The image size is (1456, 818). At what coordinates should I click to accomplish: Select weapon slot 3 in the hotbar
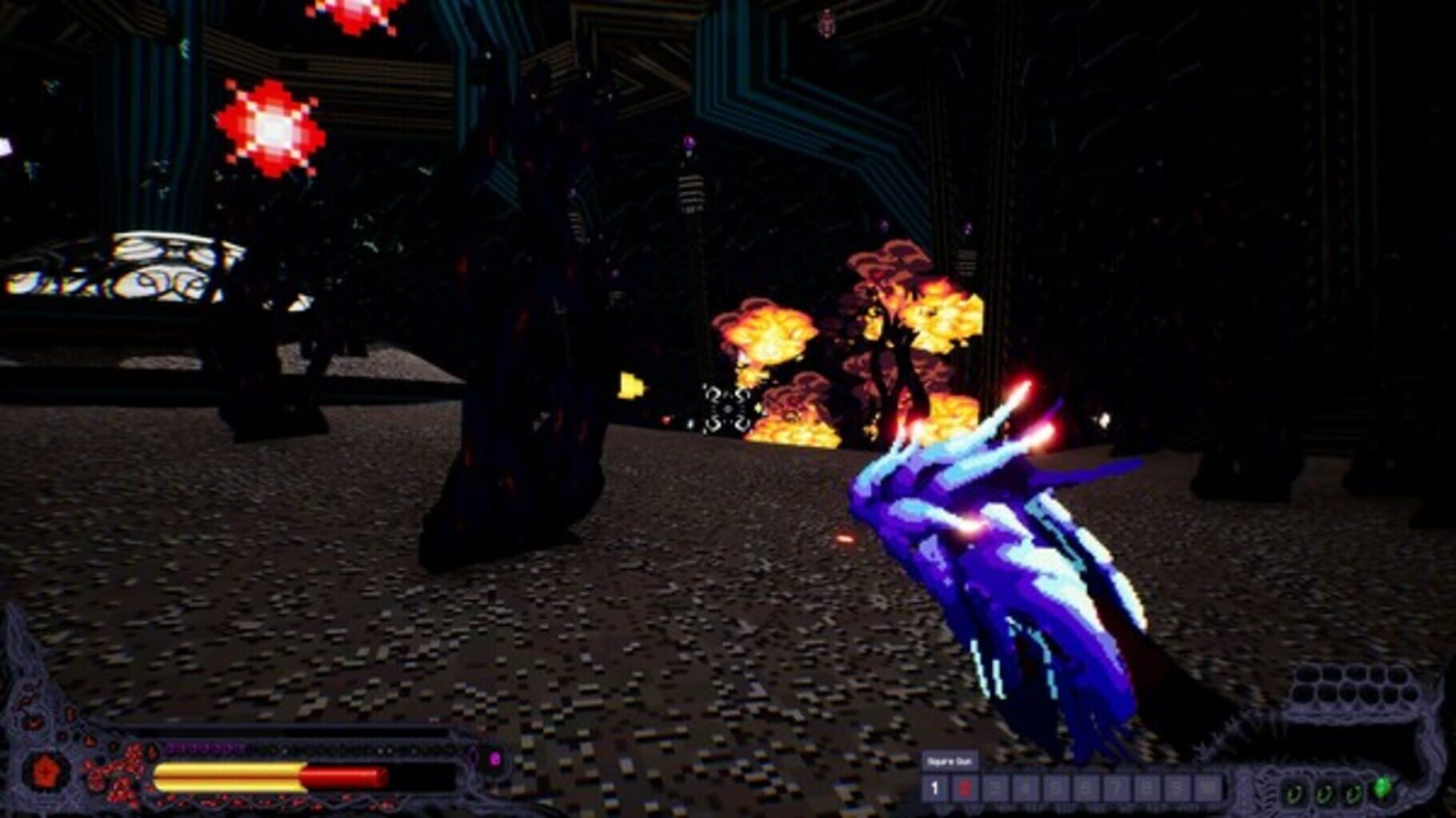coord(993,788)
